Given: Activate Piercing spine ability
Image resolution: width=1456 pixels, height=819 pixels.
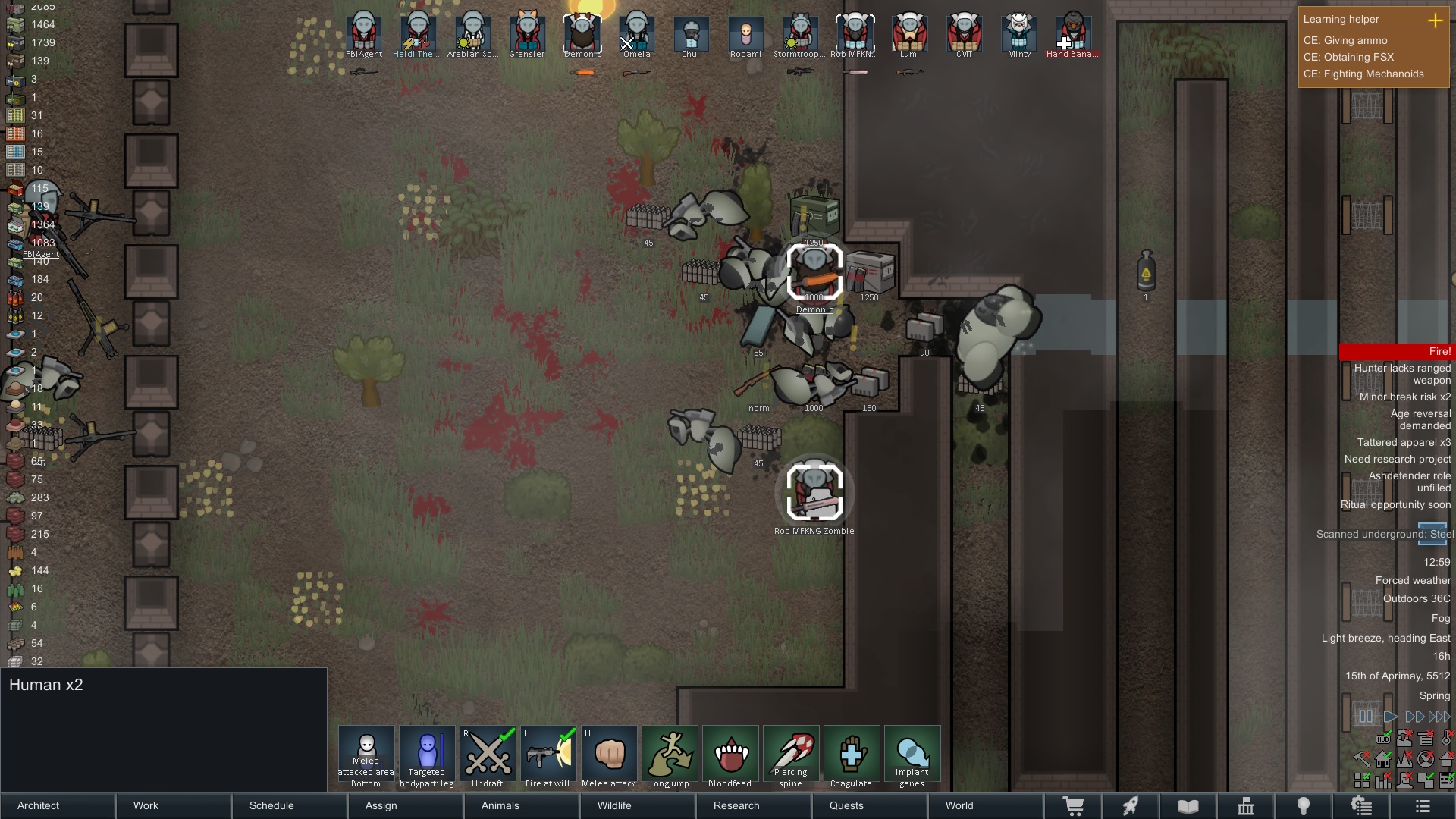Looking at the screenshot, I should click(791, 756).
